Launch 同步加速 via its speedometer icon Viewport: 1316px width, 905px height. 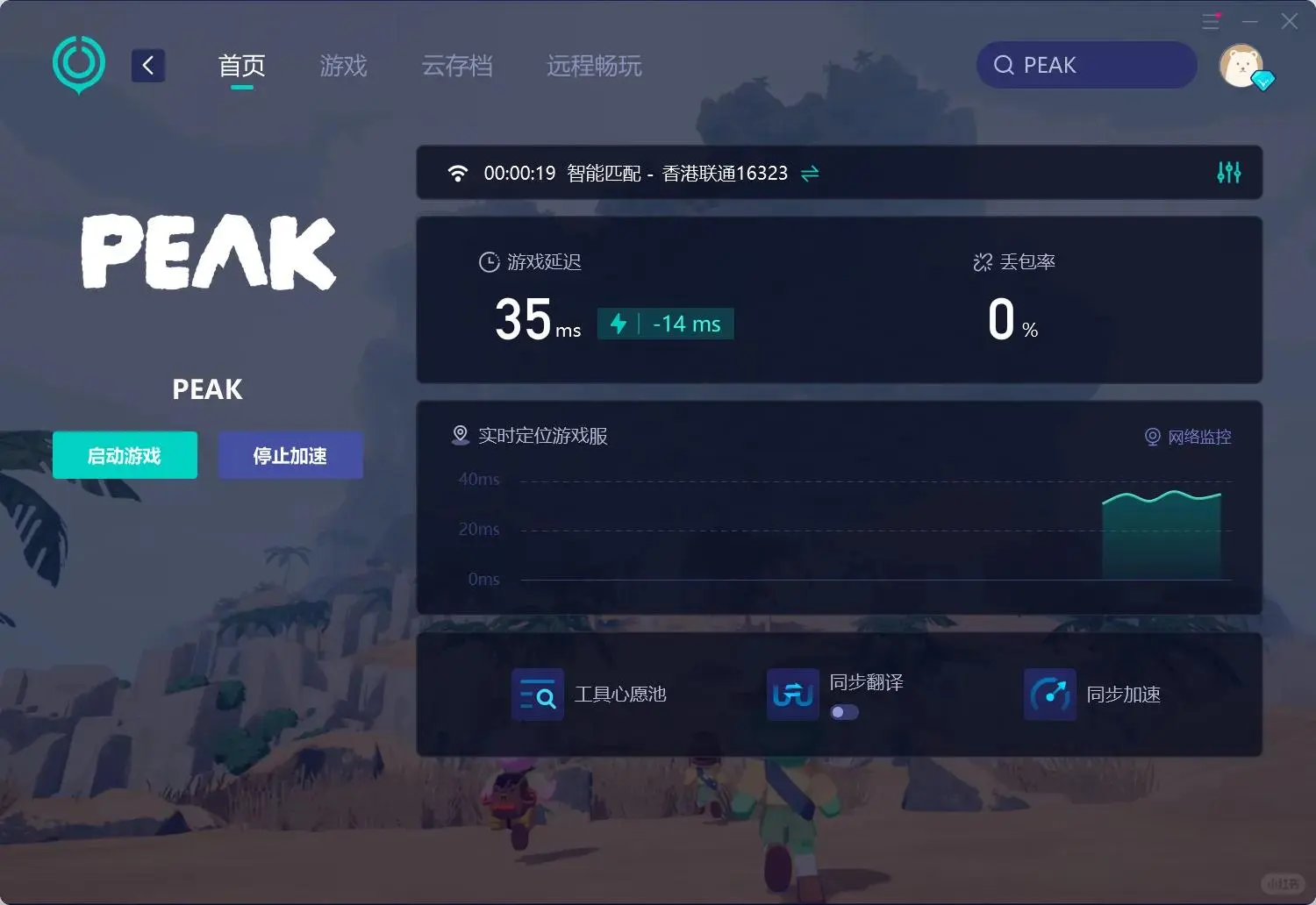point(1049,694)
